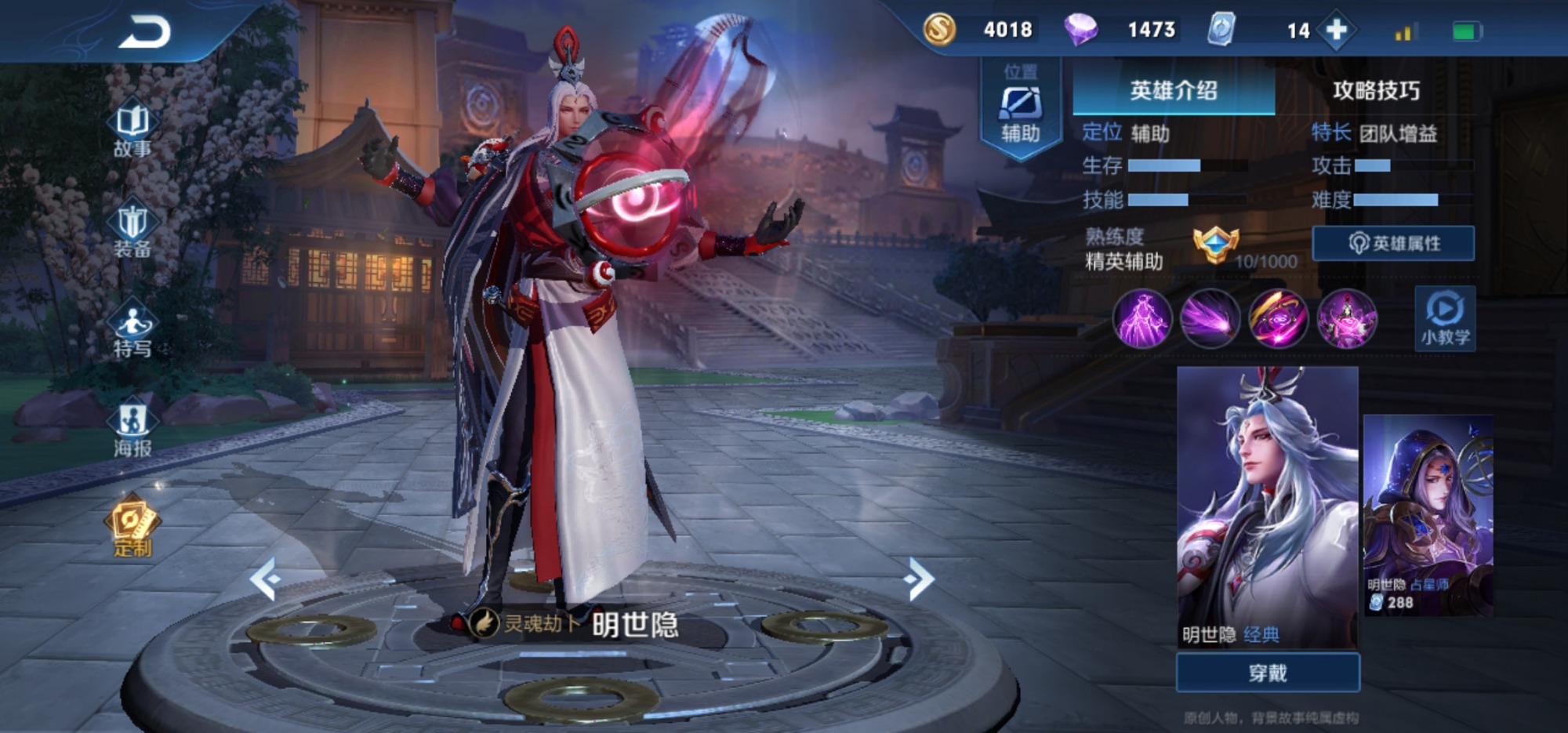
Task: Go back with the return arrow
Action: (x=145, y=33)
